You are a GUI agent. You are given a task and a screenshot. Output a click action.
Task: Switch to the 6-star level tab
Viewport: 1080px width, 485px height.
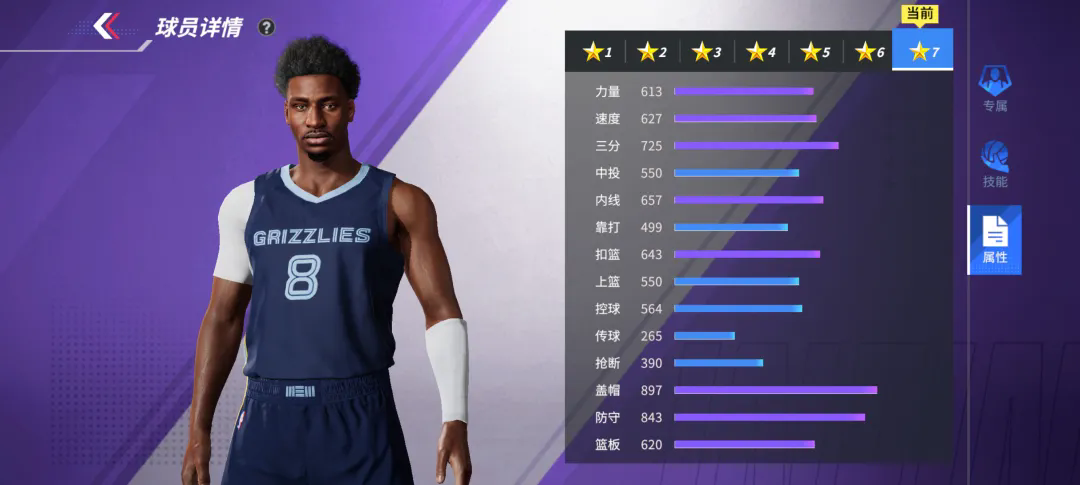coord(869,51)
